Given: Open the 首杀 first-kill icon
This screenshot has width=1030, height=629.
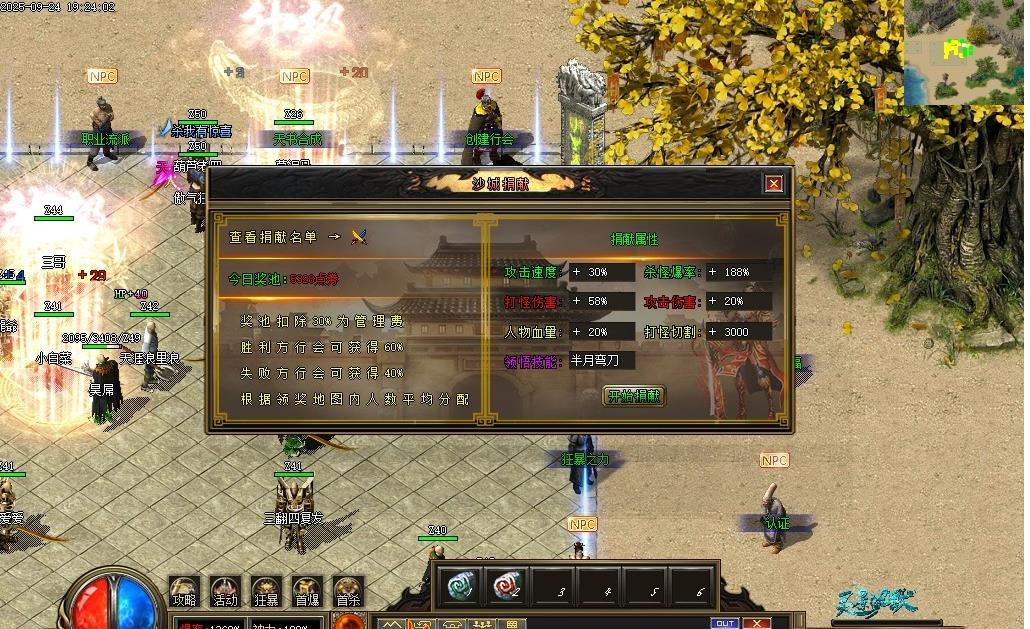Looking at the screenshot, I should (x=348, y=592).
